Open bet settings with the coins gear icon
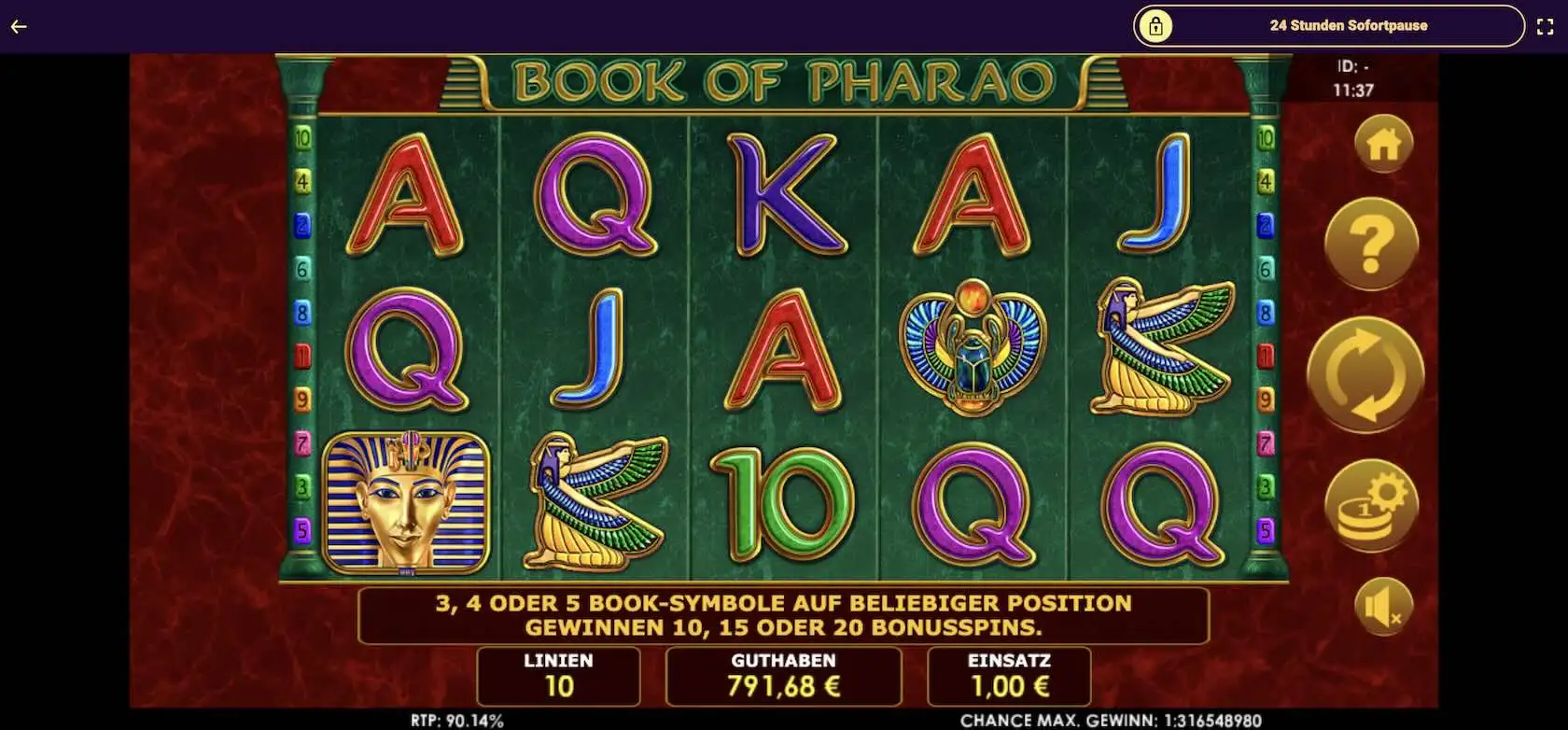This screenshot has height=730, width=1568. tap(1371, 507)
